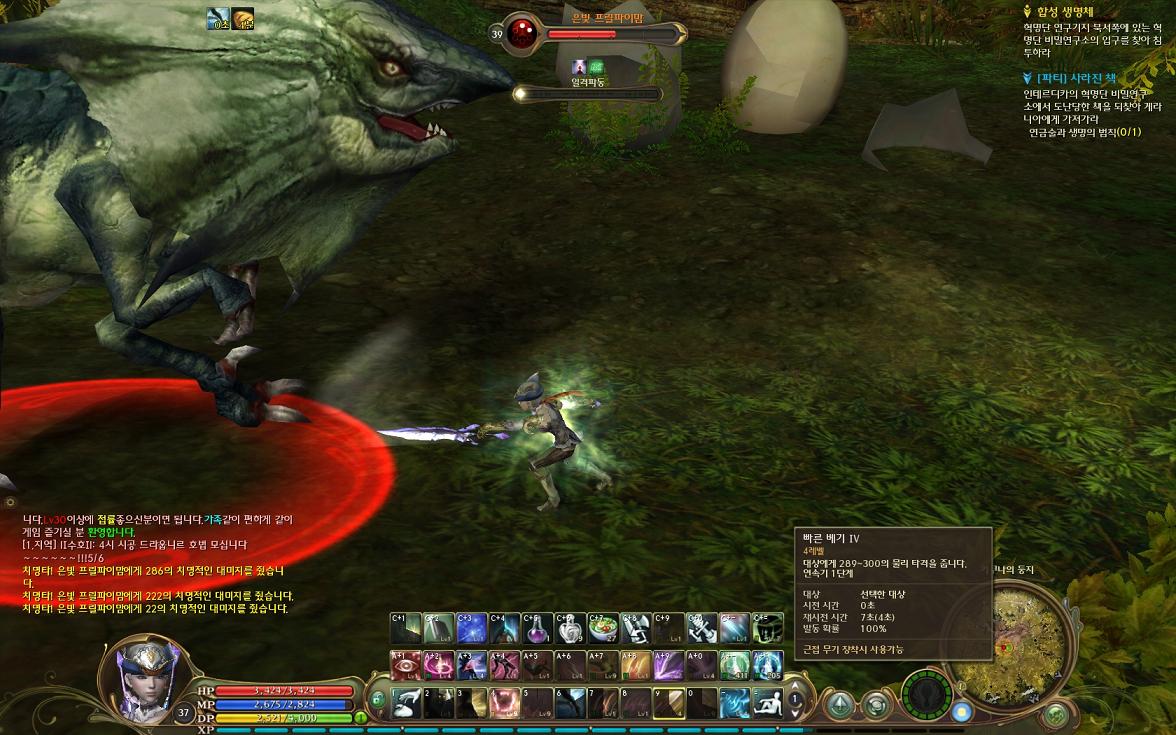Activate the hand gathering skill in slot 1

pyautogui.click(x=405, y=703)
